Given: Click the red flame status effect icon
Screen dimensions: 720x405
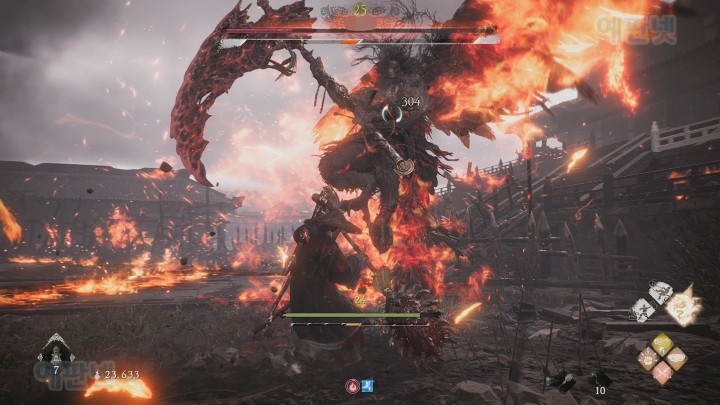Looking at the screenshot, I should 353,384.
